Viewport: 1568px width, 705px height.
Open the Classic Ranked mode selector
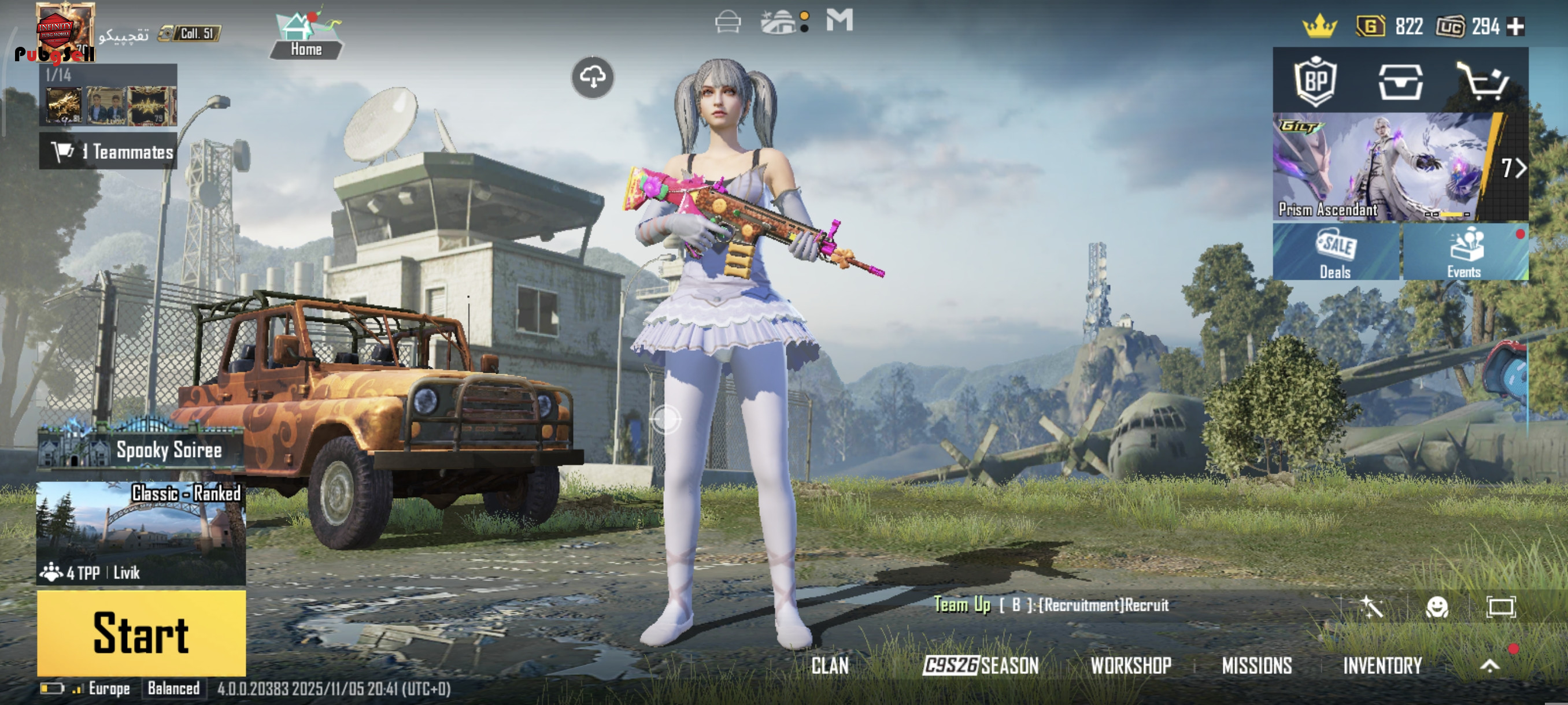pyautogui.click(x=141, y=533)
